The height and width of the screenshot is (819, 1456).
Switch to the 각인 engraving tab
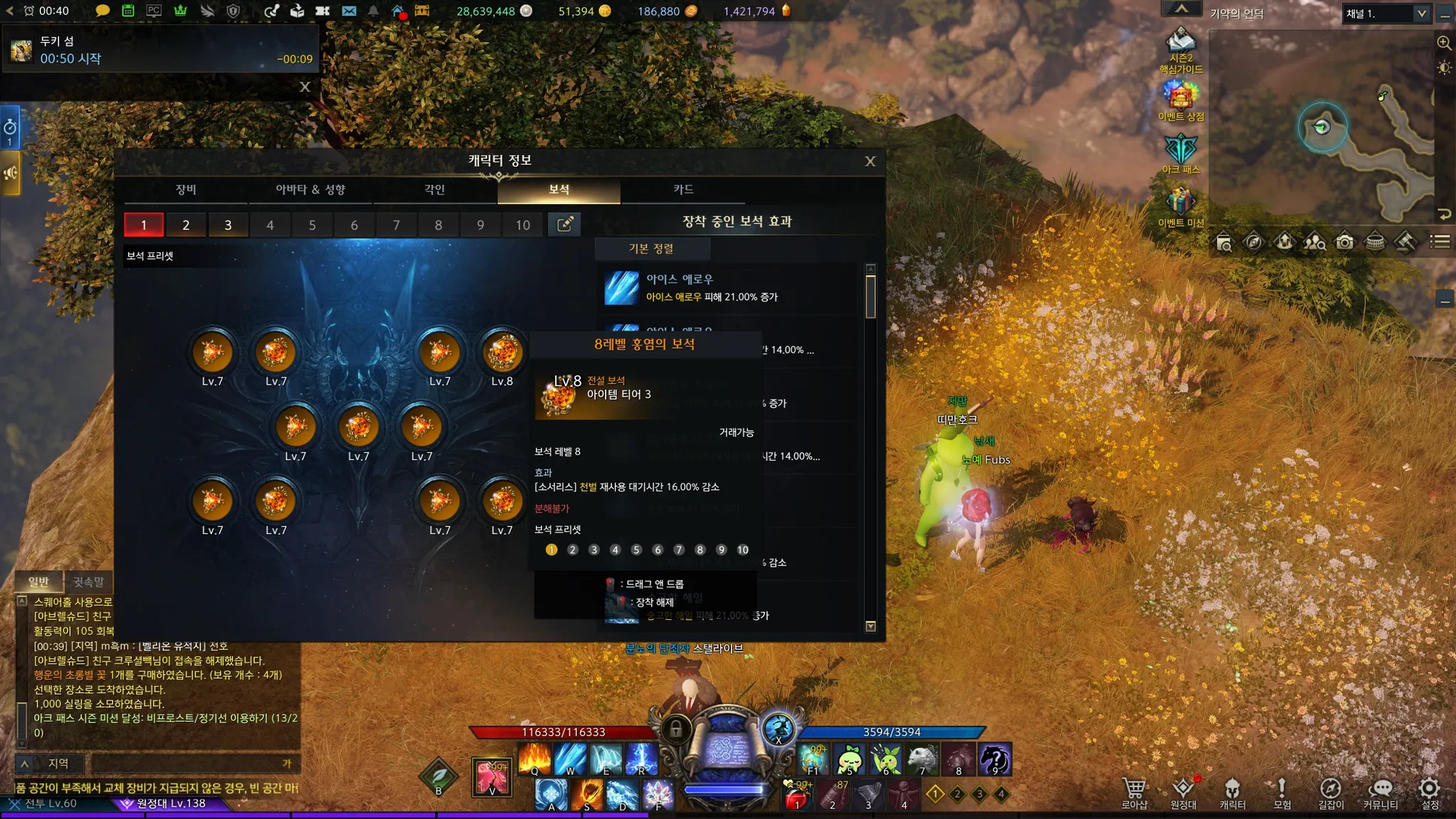coord(434,190)
